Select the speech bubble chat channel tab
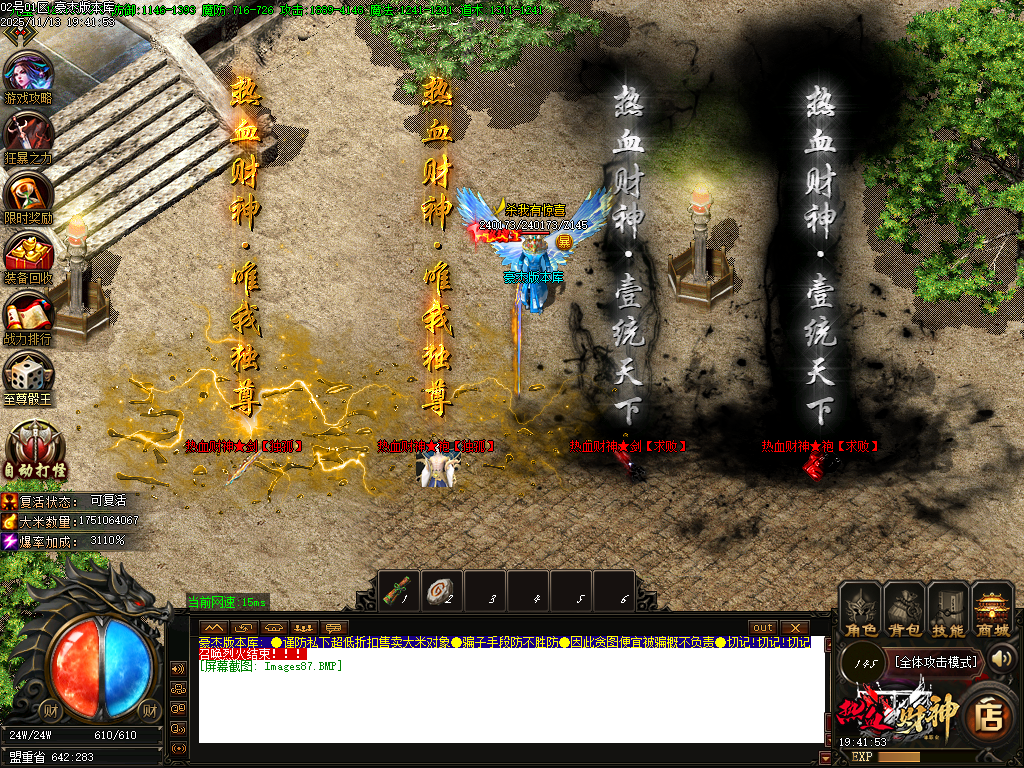This screenshot has width=1024, height=768. [334, 627]
